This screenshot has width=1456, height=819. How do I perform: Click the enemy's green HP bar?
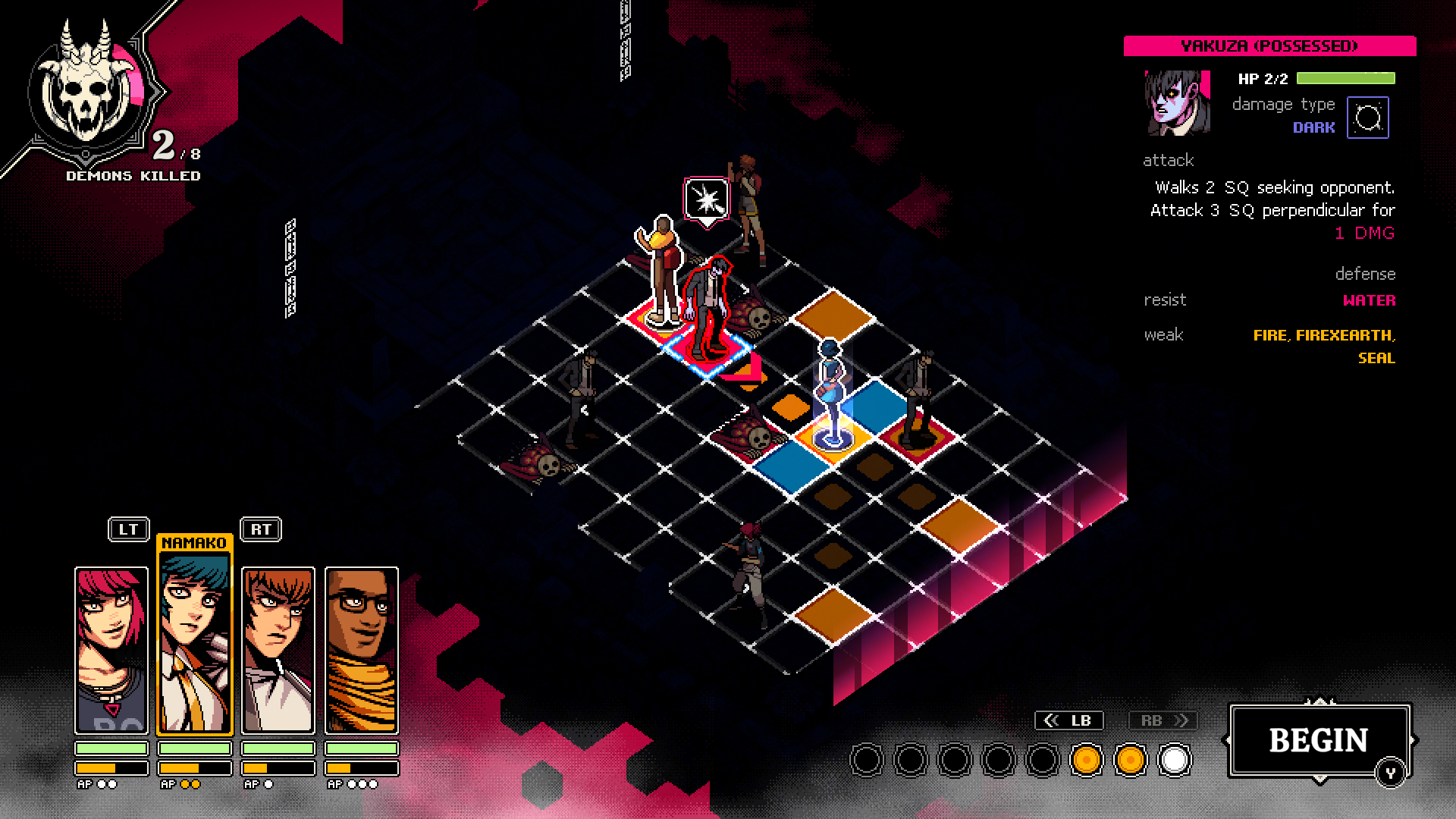click(x=1346, y=77)
